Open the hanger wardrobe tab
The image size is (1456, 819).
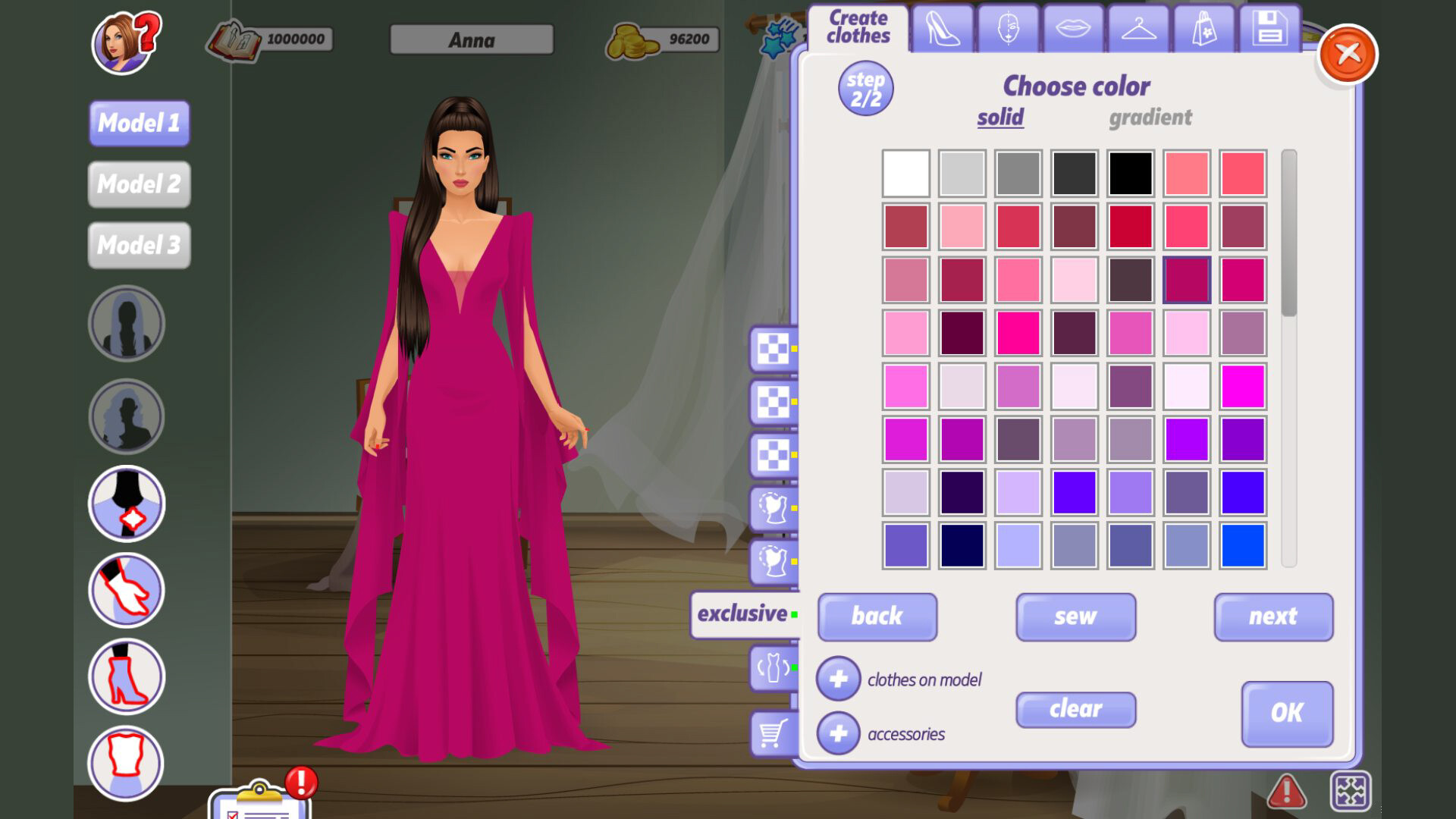pos(1137,29)
